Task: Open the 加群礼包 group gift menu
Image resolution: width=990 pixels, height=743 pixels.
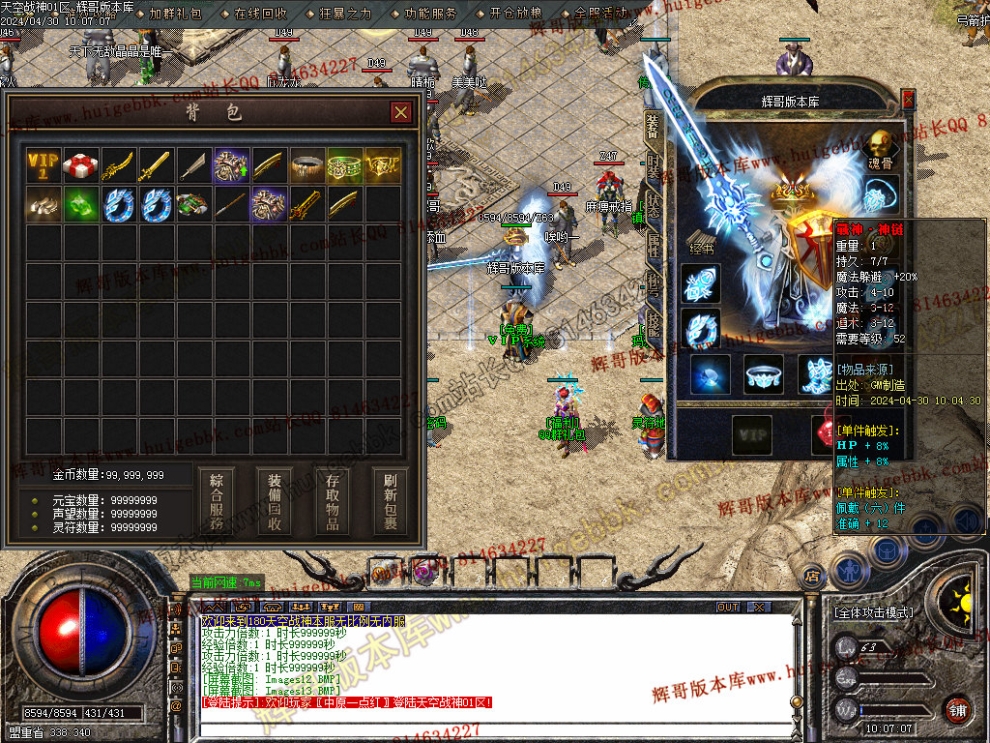Action: pyautogui.click(x=175, y=14)
